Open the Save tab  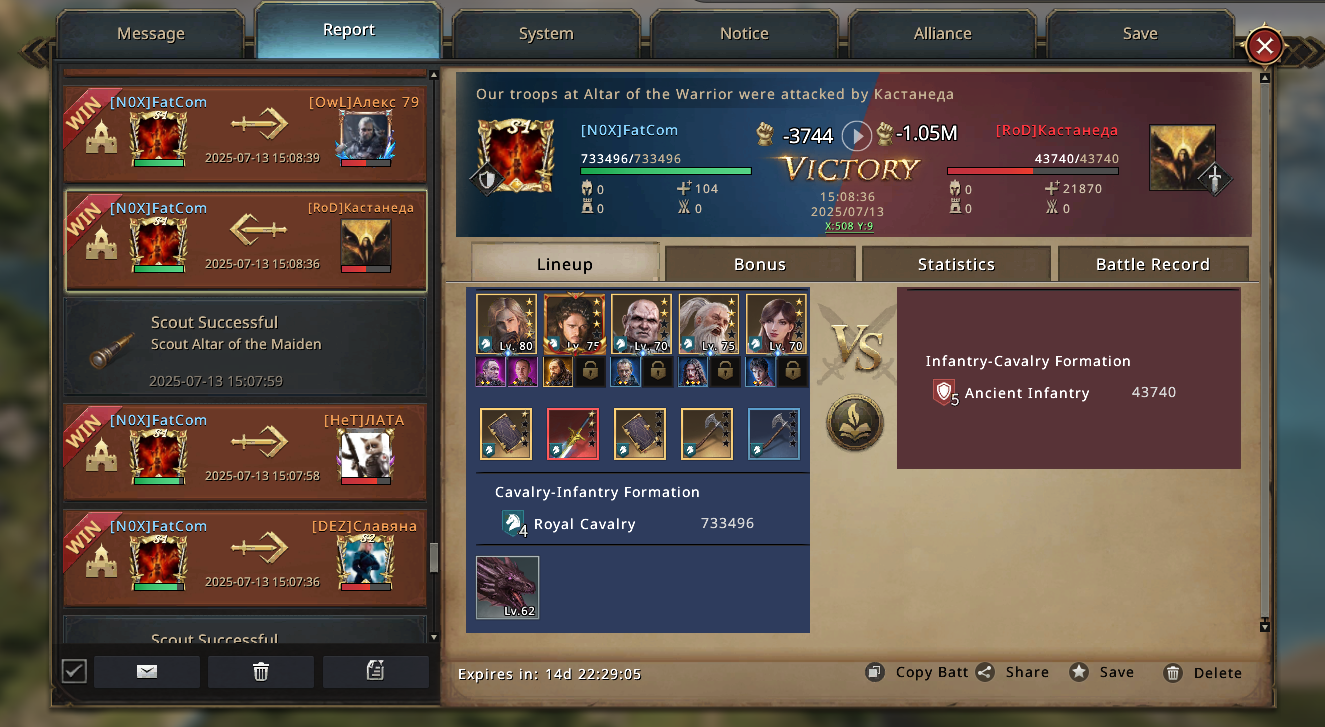click(1139, 34)
